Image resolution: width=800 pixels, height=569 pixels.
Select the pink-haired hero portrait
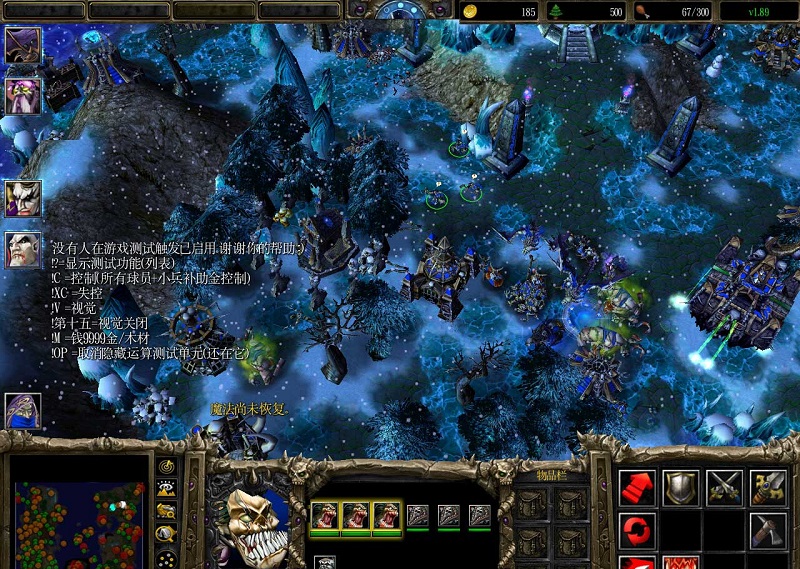(x=22, y=96)
